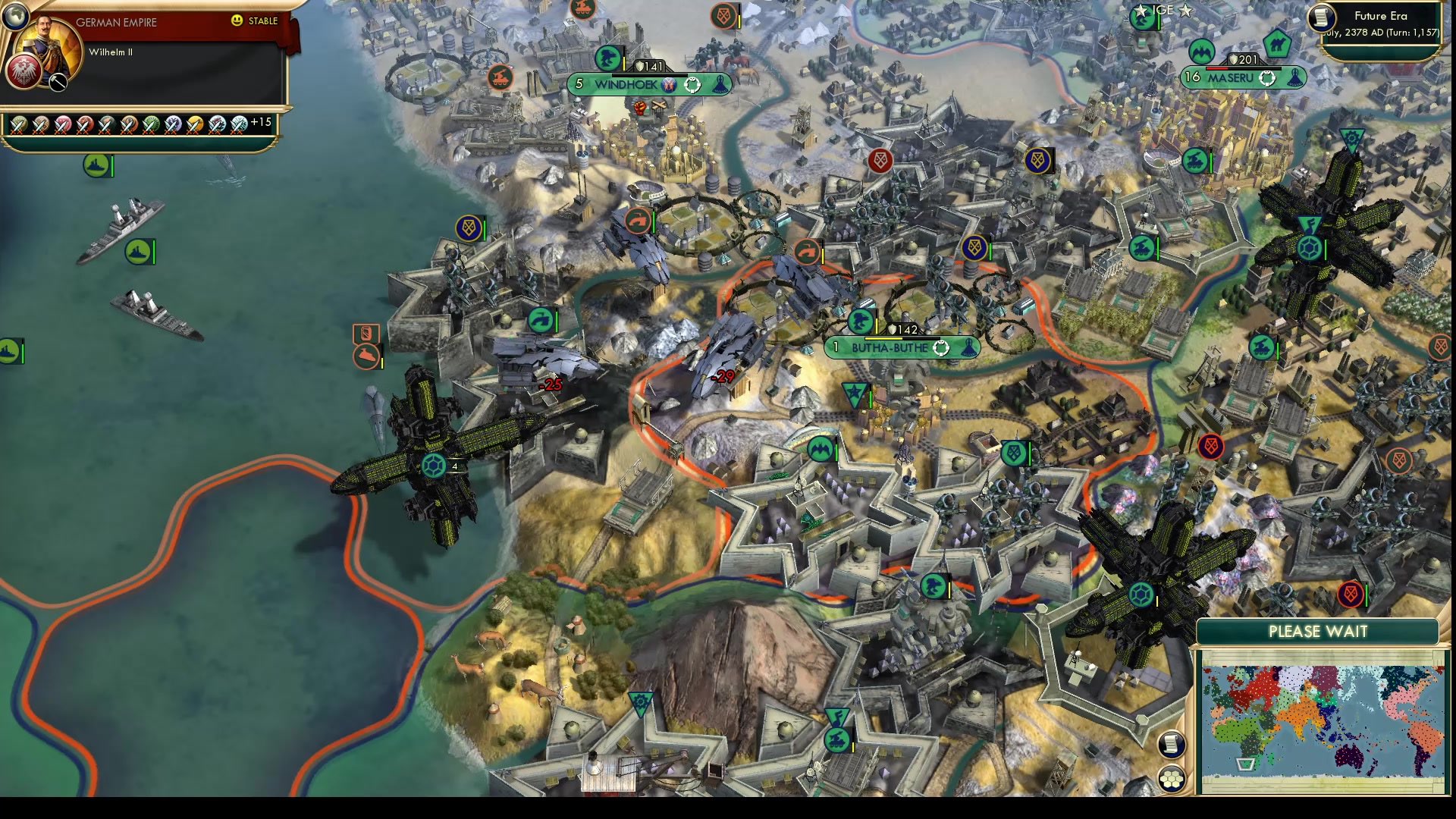Click the resistance fist icon below Windhoek
The width and height of the screenshot is (1456, 819).
coord(641,109)
